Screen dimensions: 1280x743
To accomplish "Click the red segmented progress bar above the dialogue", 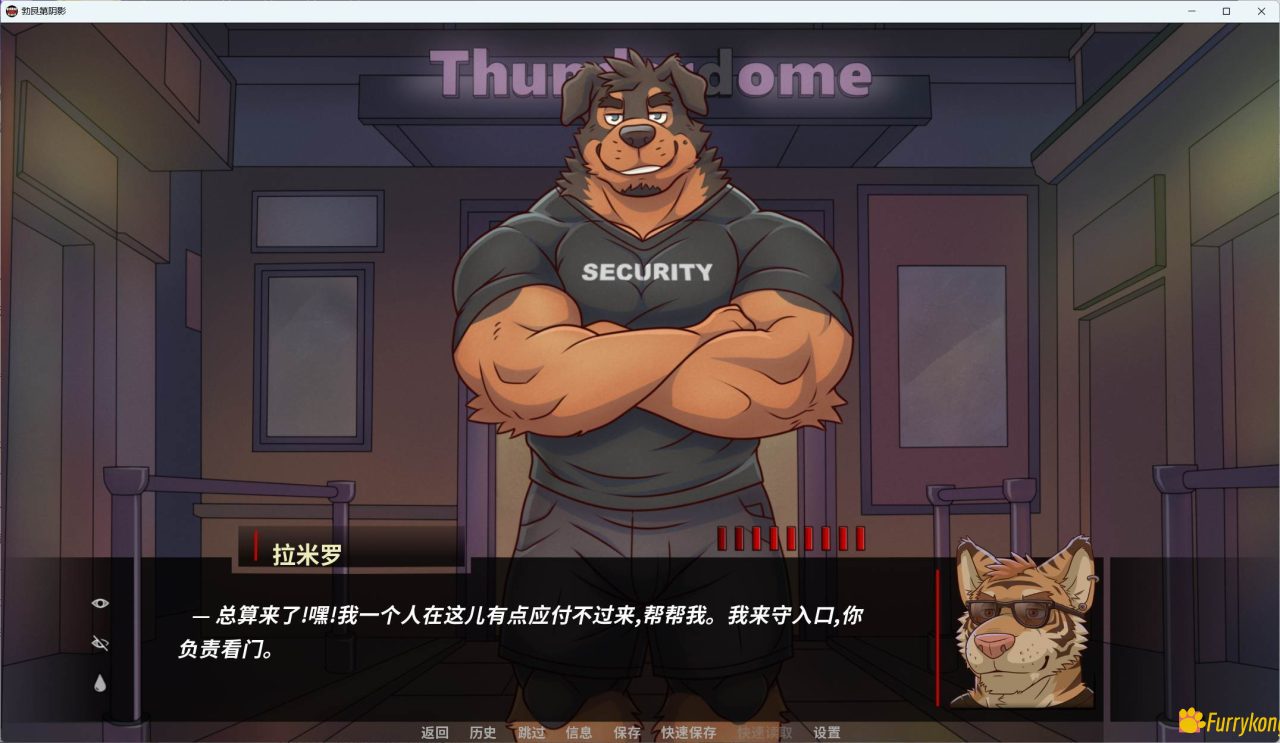I will click(790, 538).
